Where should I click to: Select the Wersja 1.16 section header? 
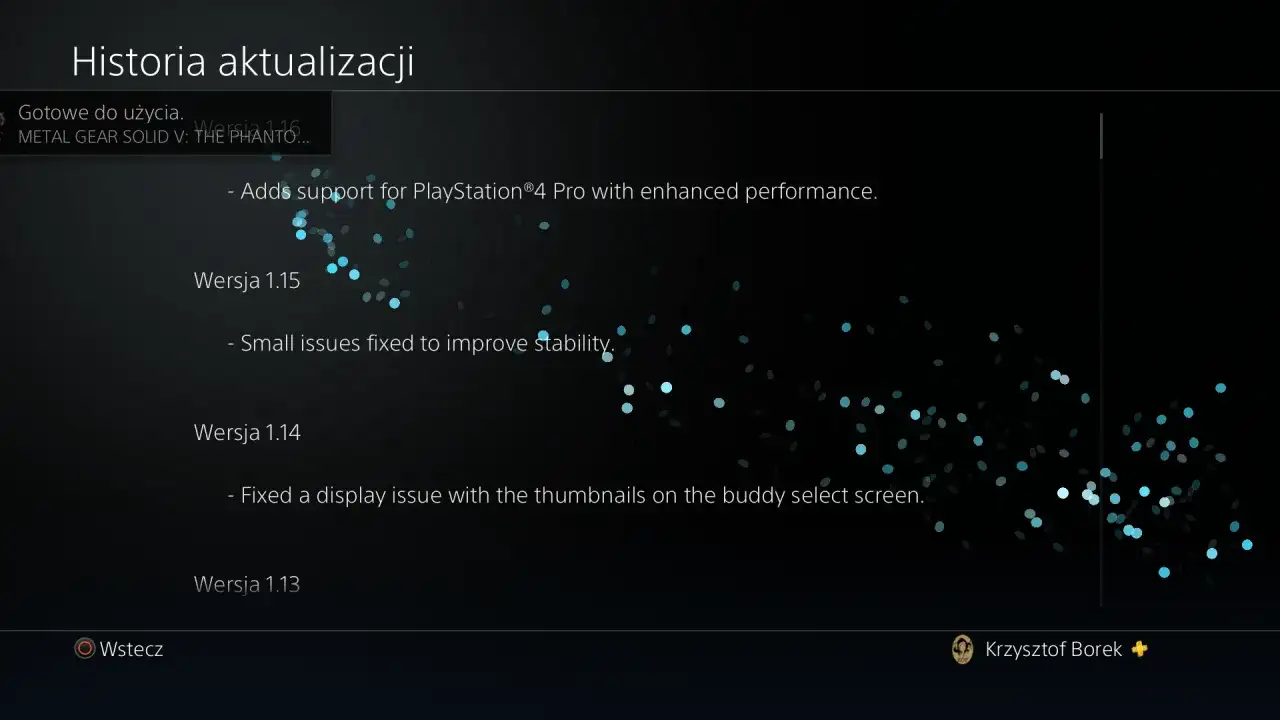[246, 127]
